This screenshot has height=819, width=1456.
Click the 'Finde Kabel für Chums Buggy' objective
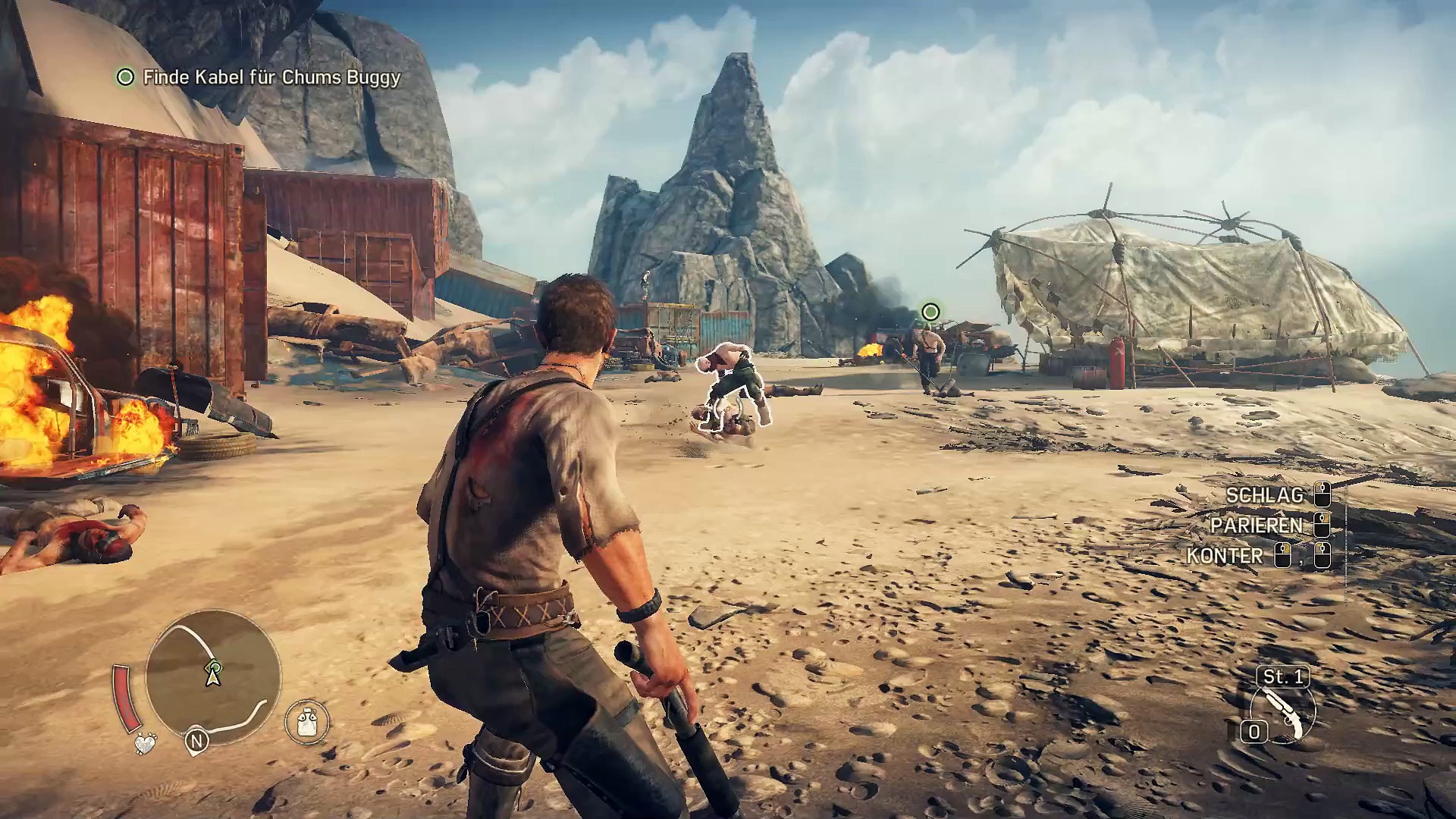tap(271, 77)
